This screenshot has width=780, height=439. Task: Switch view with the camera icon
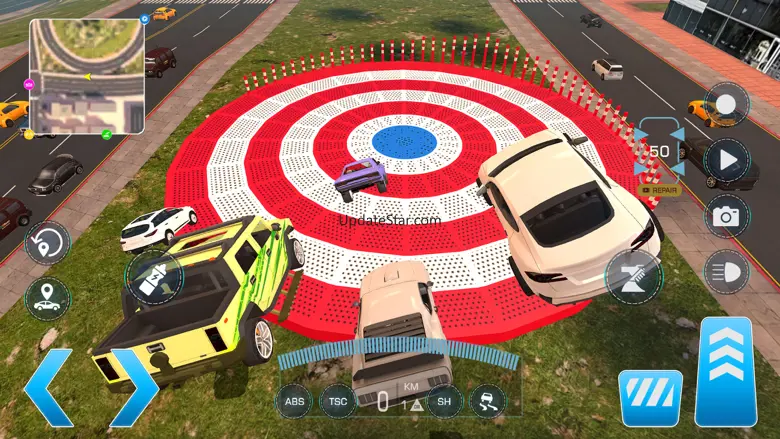726,215
